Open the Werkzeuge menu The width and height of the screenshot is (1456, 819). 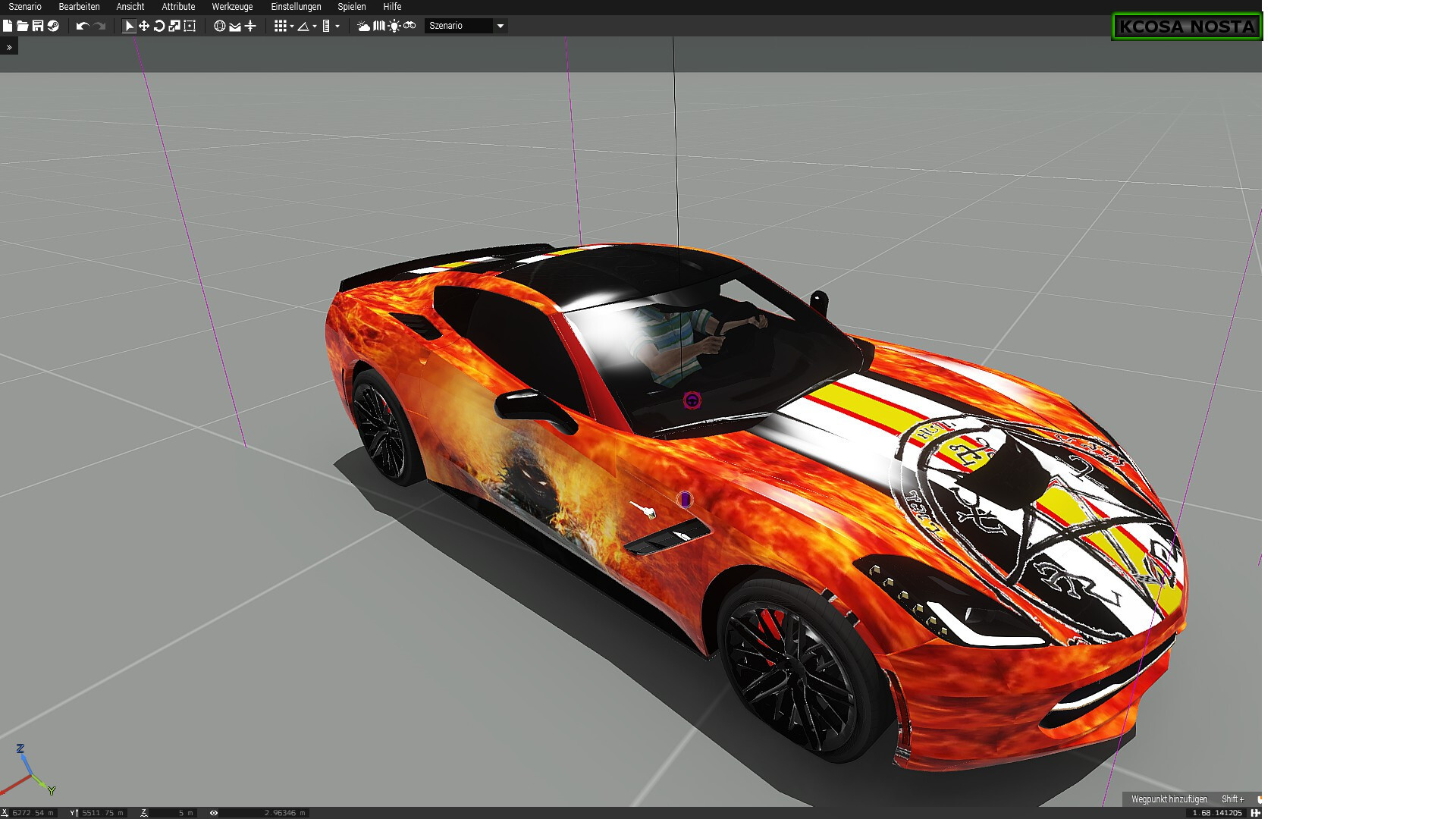coord(232,7)
